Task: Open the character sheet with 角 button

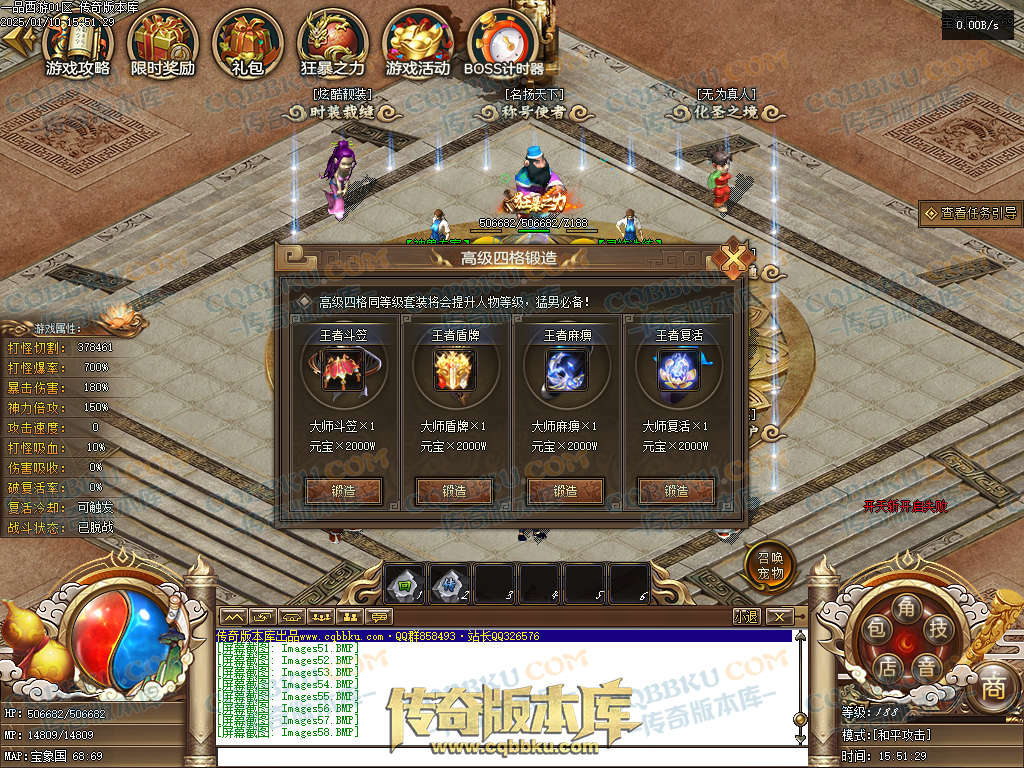Action: [x=905, y=607]
